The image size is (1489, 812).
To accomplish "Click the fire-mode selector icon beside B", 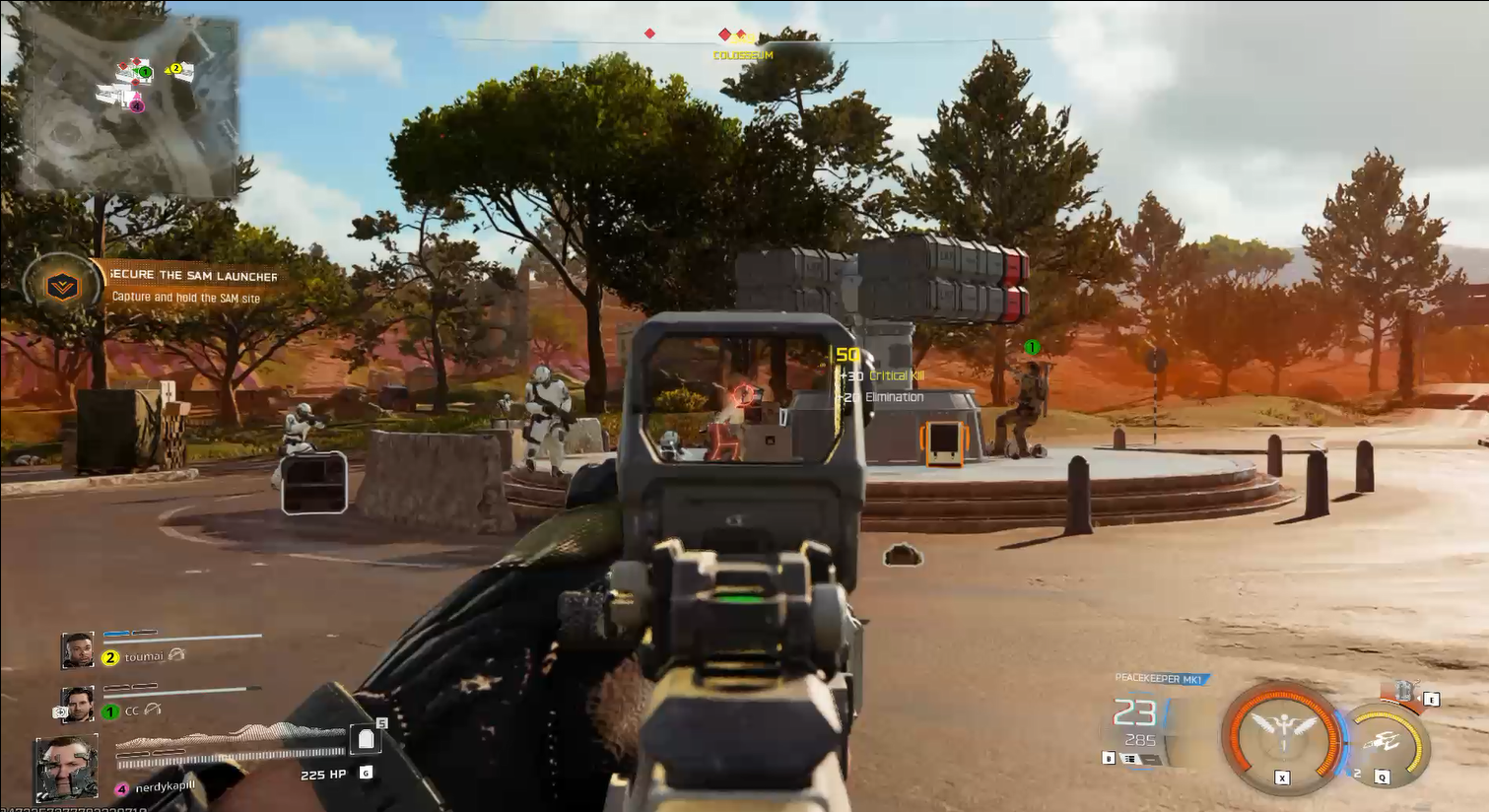I will pyautogui.click(x=1128, y=759).
